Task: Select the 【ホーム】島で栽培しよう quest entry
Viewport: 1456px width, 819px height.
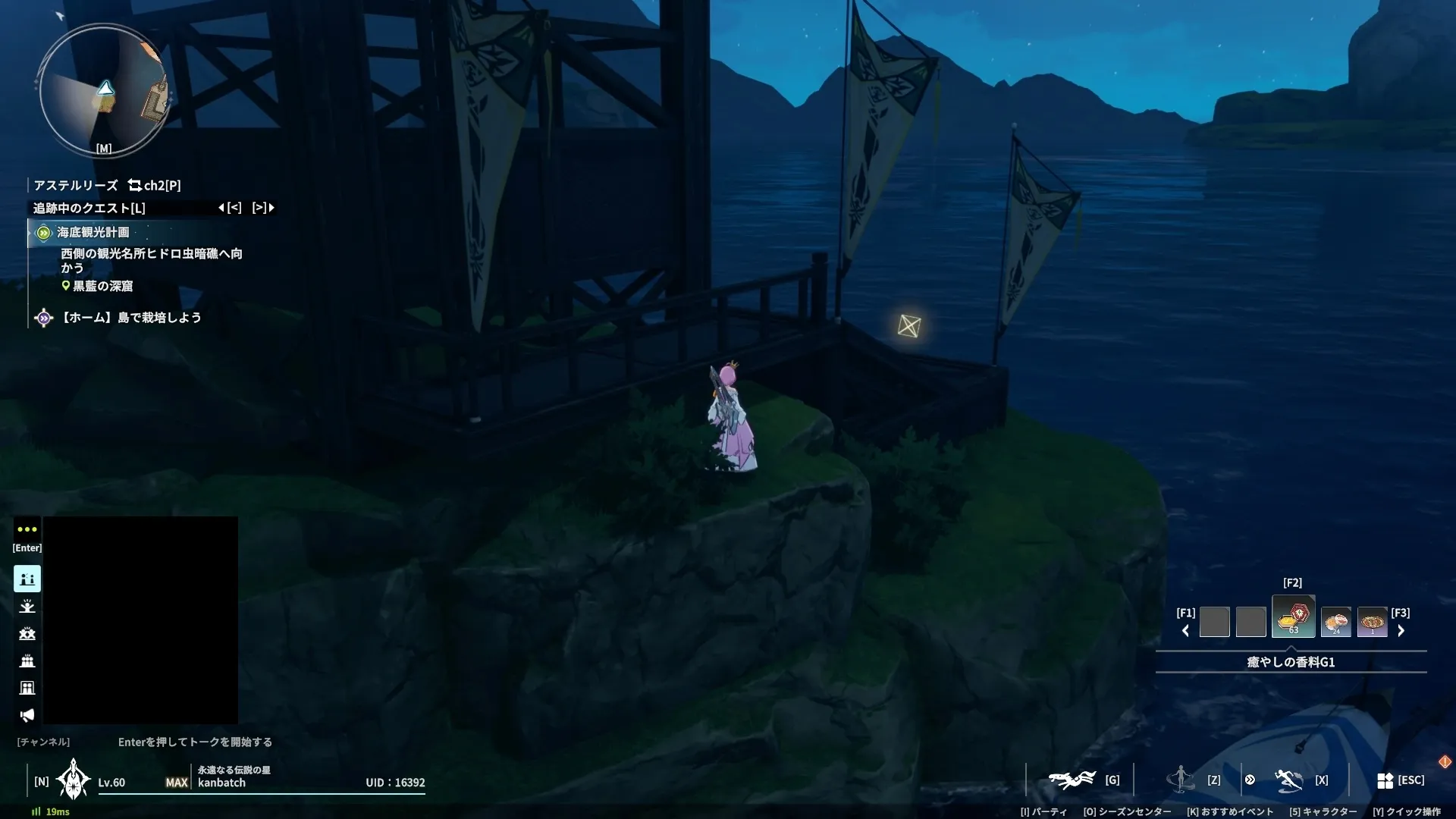Action: pos(130,318)
